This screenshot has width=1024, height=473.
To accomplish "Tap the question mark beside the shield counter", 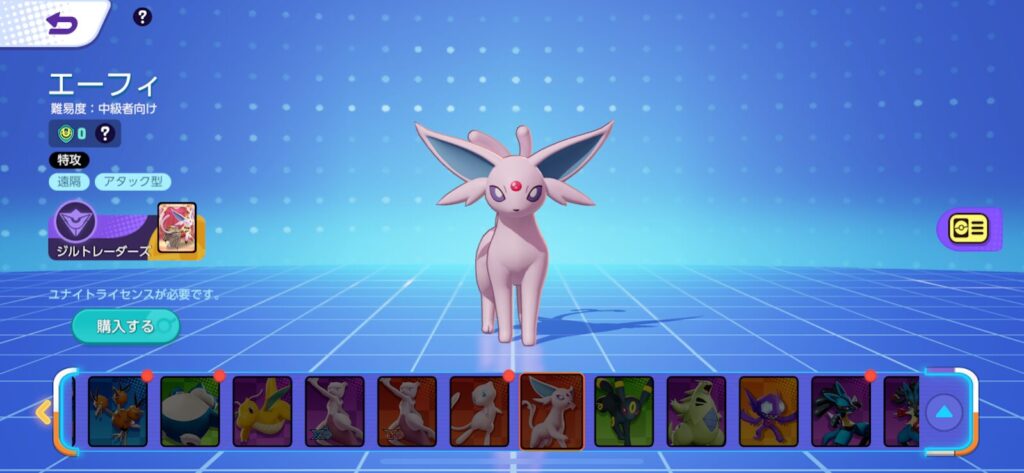I will point(105,133).
